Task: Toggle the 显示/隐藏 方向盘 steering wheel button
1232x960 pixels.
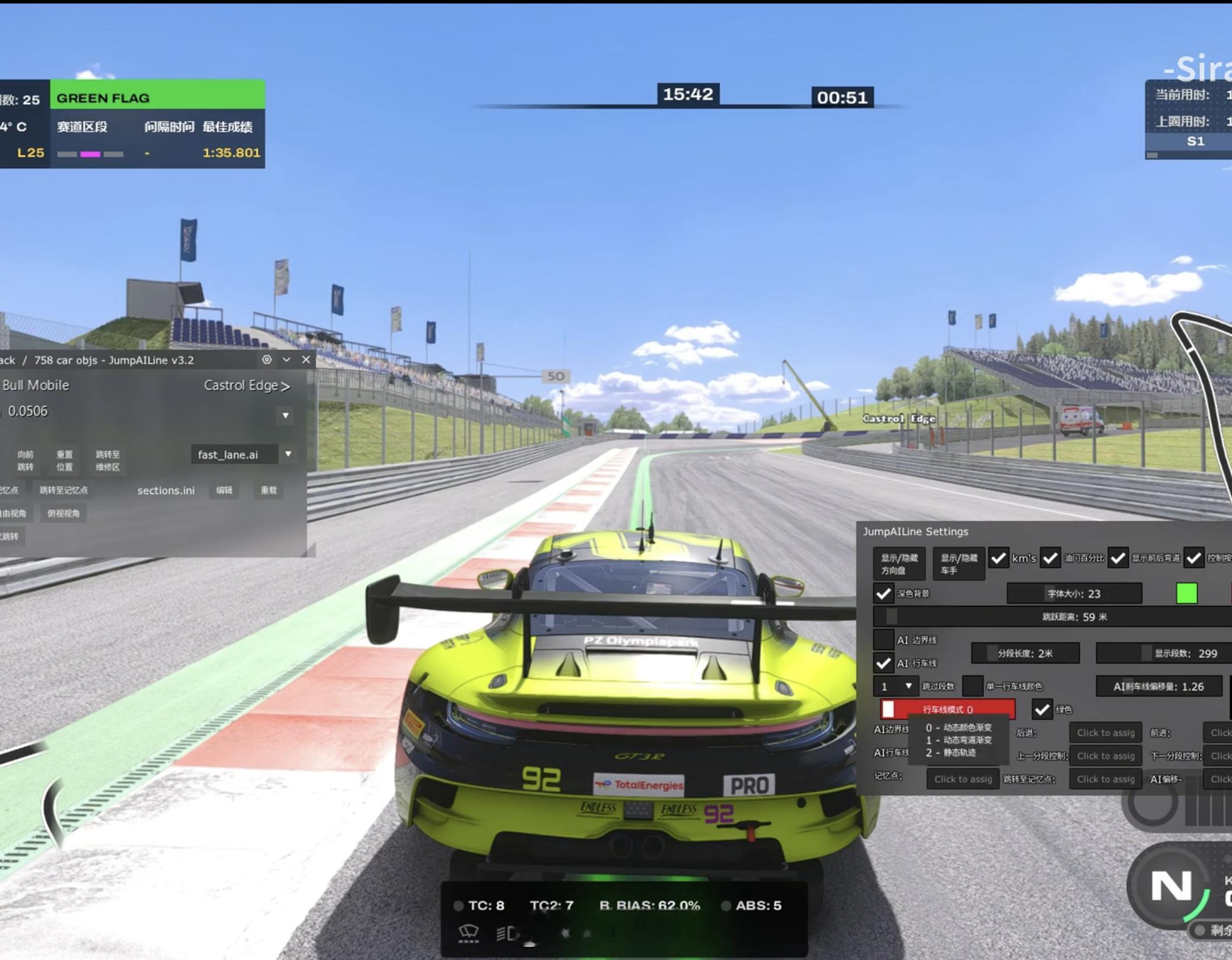Action: click(899, 564)
